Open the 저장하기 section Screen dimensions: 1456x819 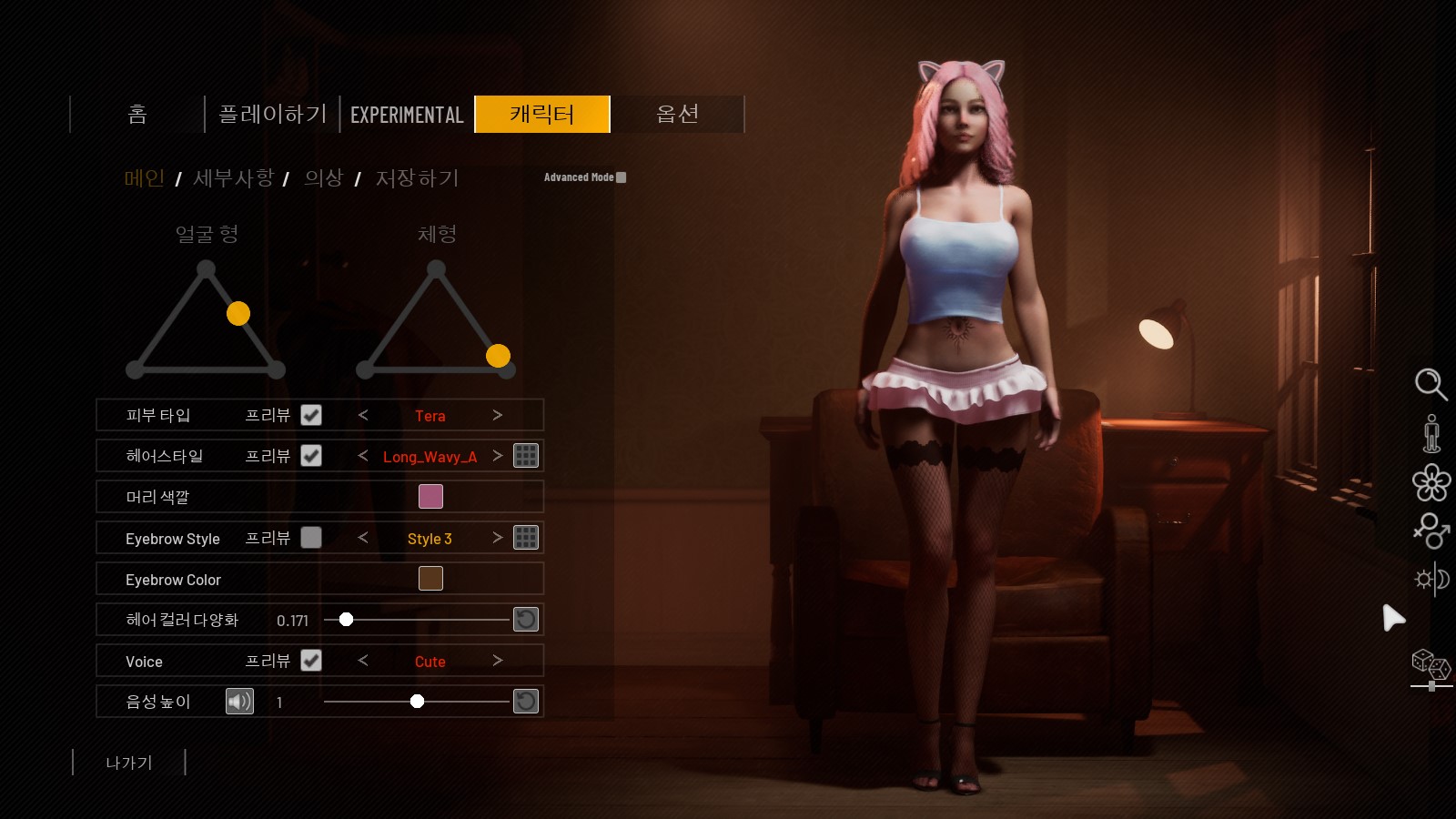(417, 178)
